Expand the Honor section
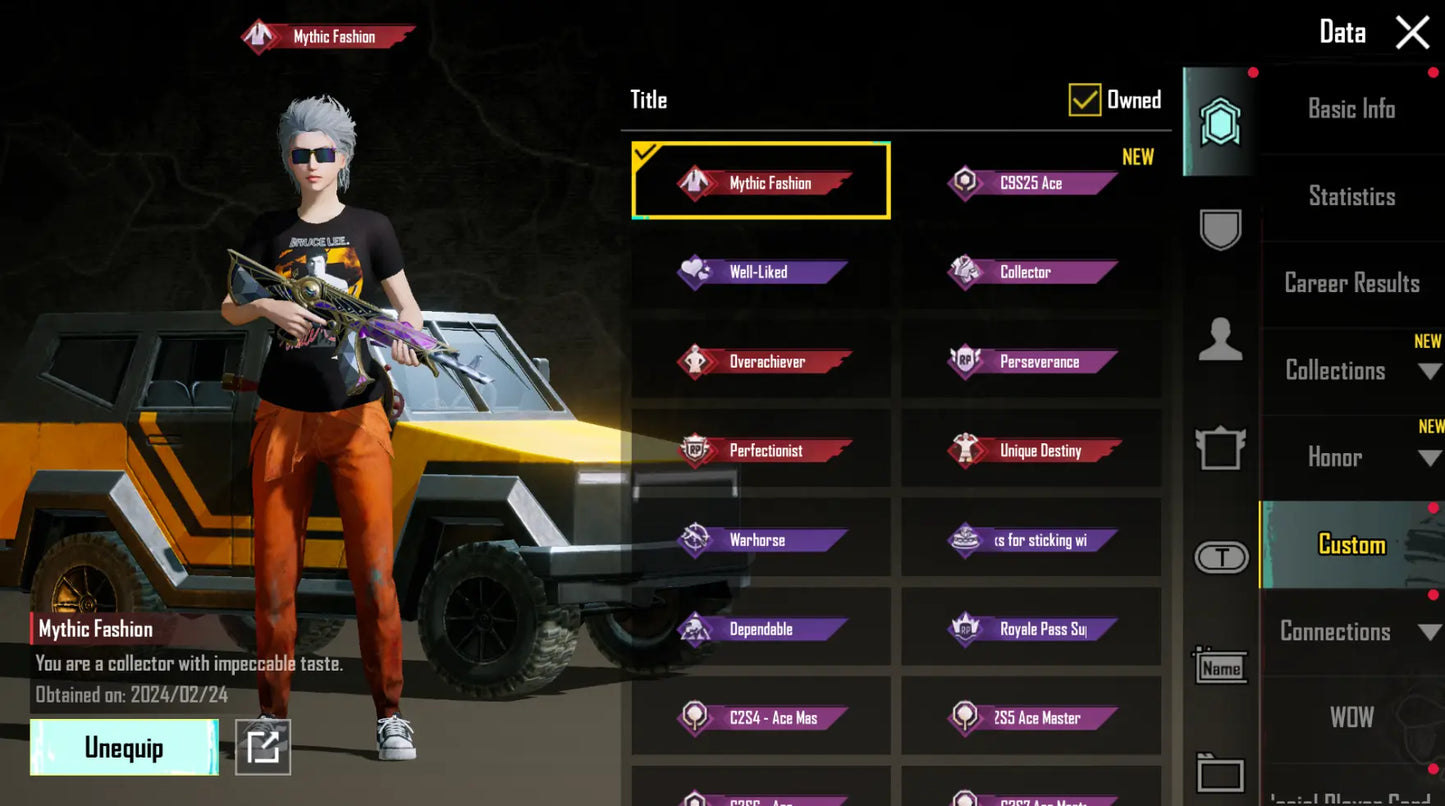1445x806 pixels. tap(1351, 457)
